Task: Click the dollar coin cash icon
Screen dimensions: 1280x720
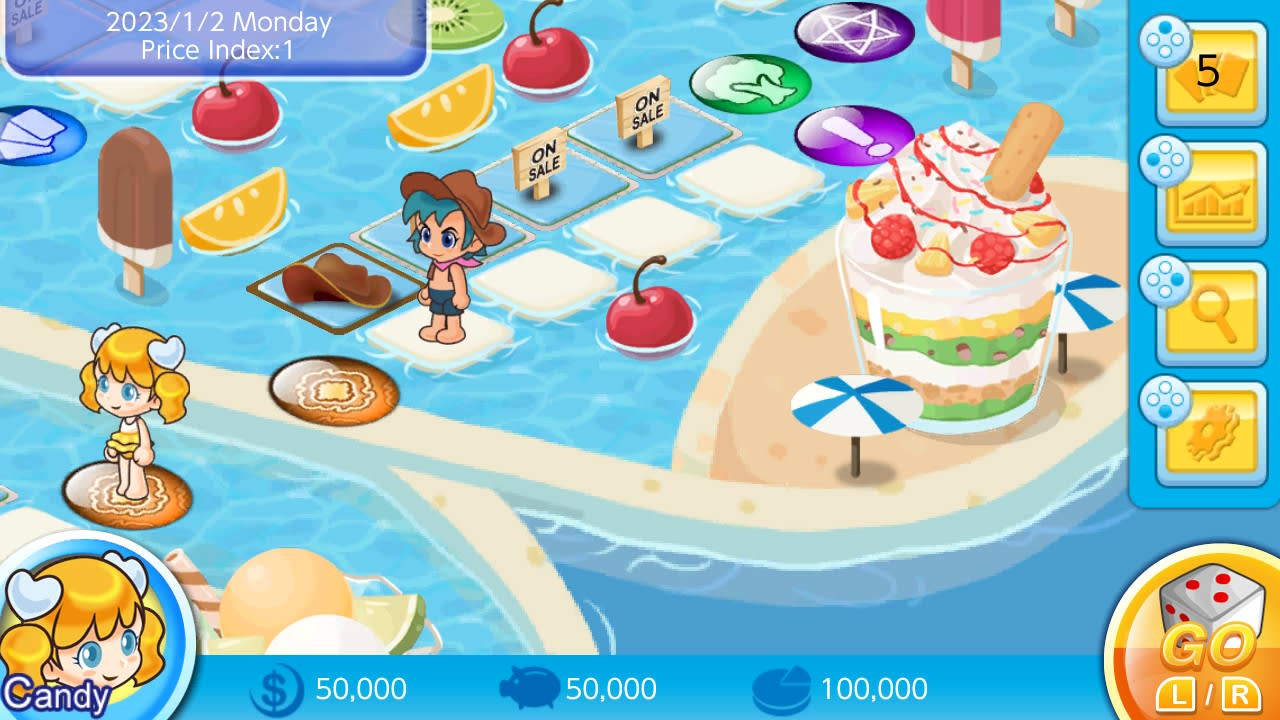Action: (x=279, y=688)
